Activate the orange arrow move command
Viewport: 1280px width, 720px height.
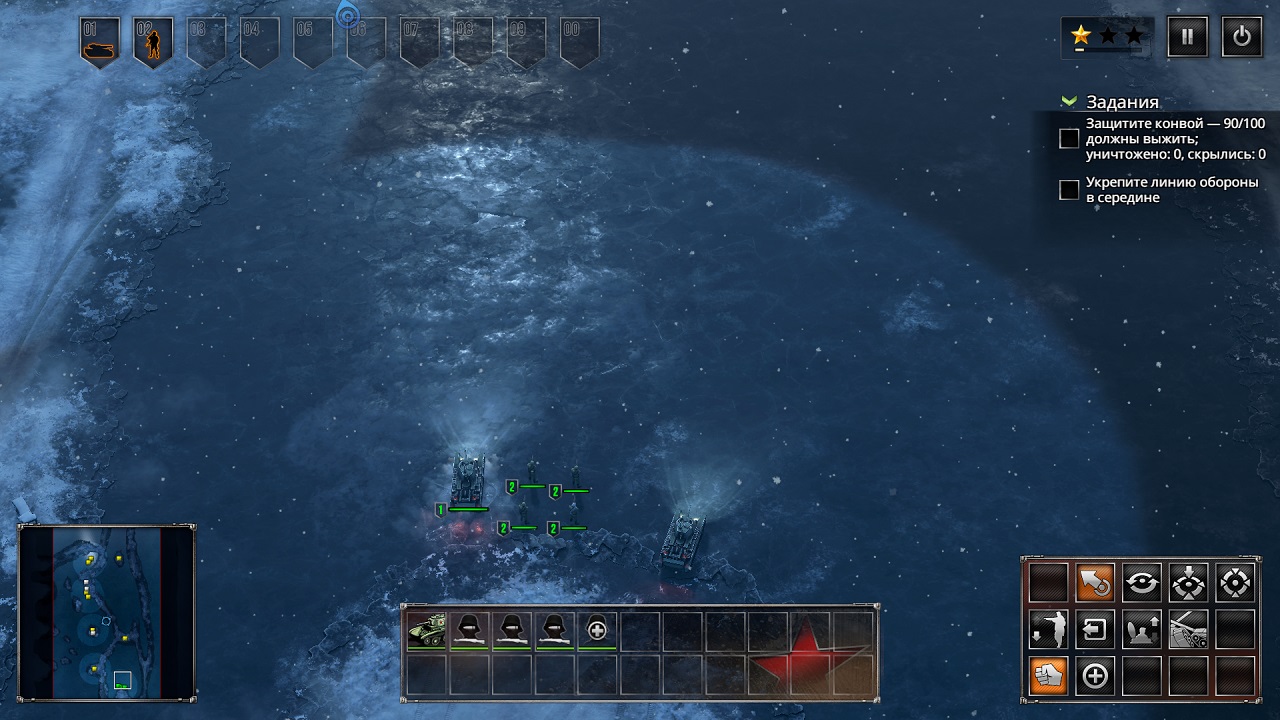point(1095,582)
